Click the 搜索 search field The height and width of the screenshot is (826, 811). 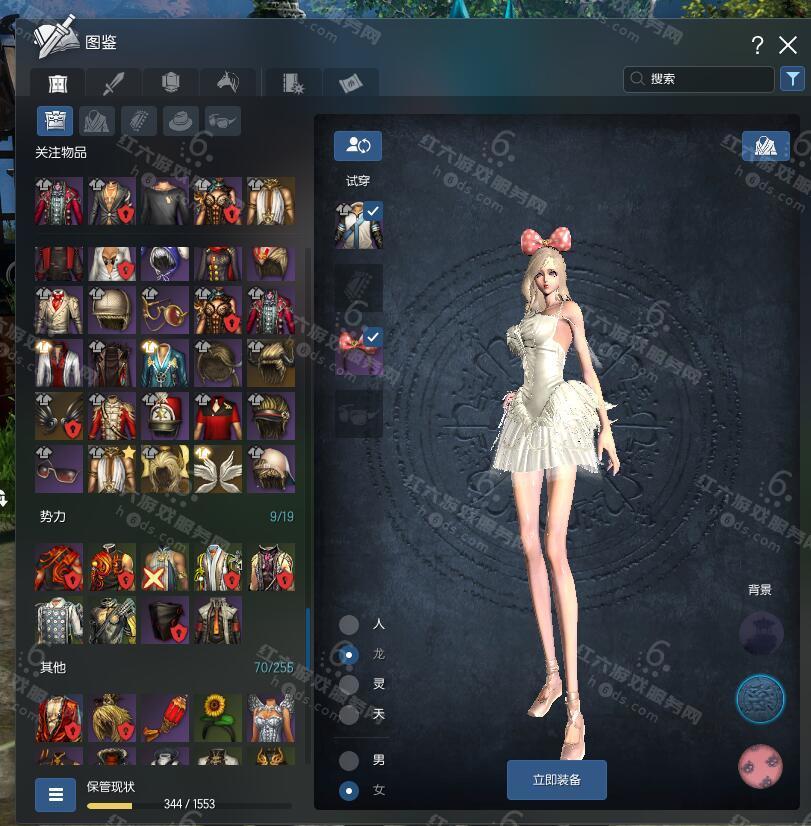pyautogui.click(x=698, y=79)
